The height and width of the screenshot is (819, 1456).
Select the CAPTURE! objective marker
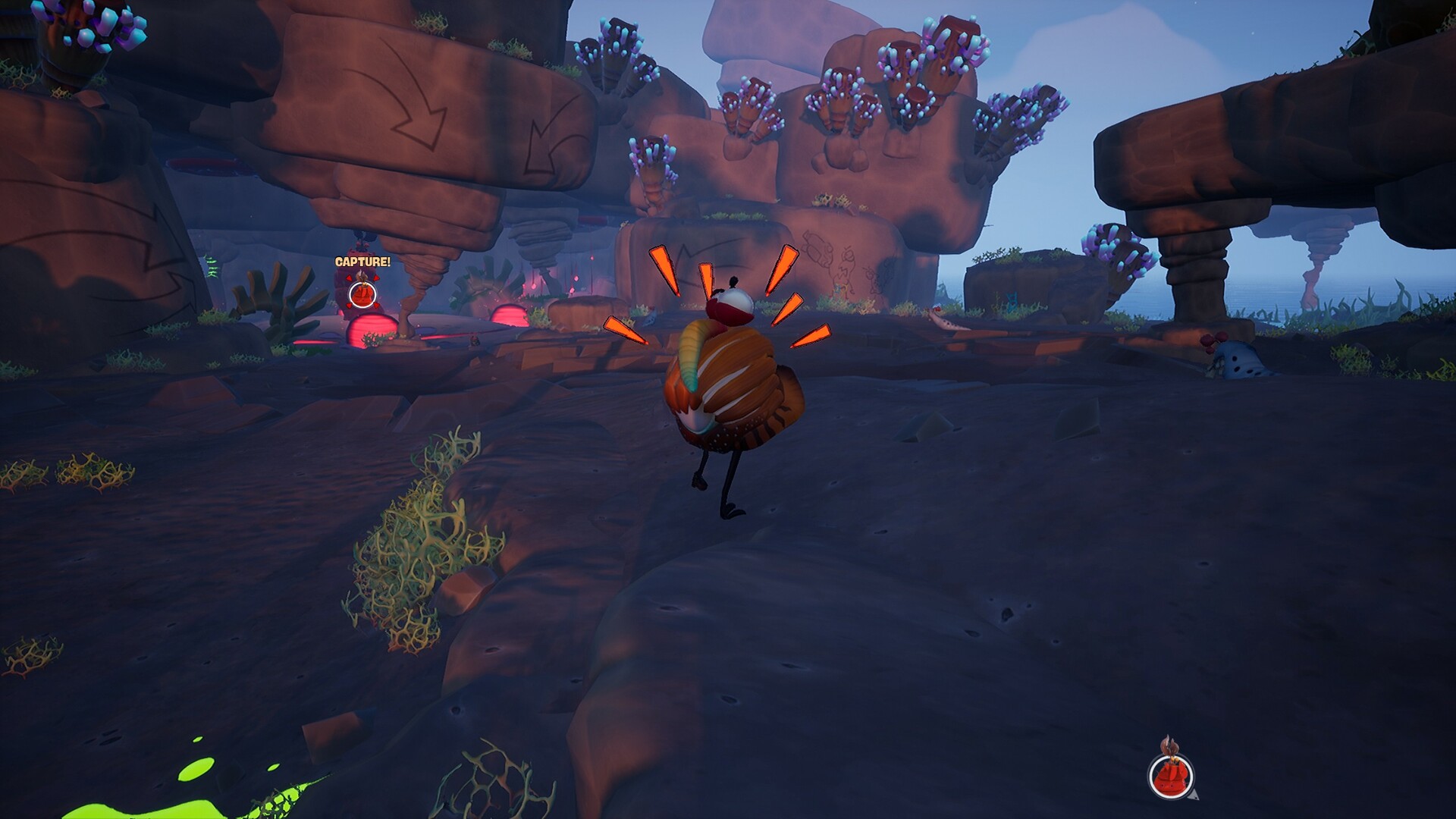click(362, 293)
